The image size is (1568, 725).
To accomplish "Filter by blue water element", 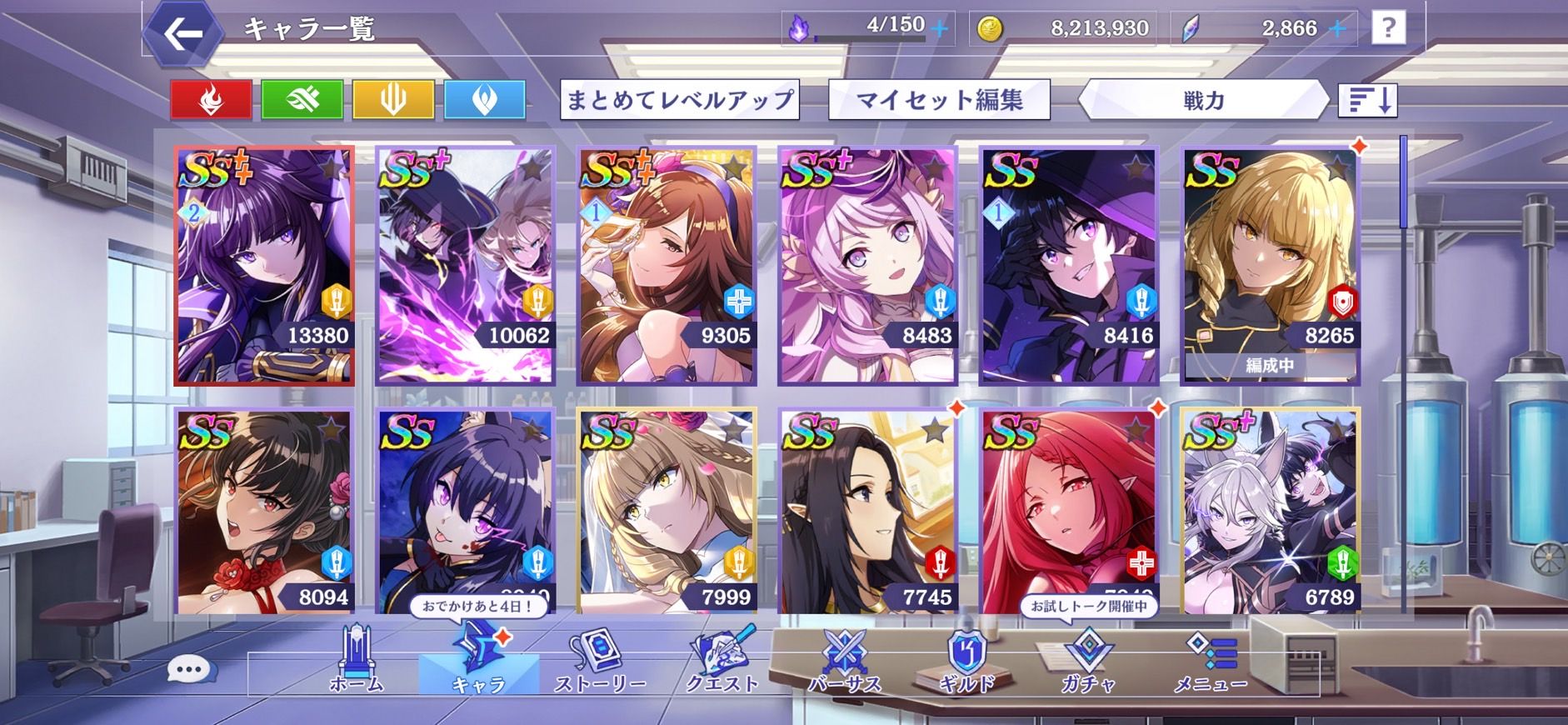I will (x=485, y=100).
